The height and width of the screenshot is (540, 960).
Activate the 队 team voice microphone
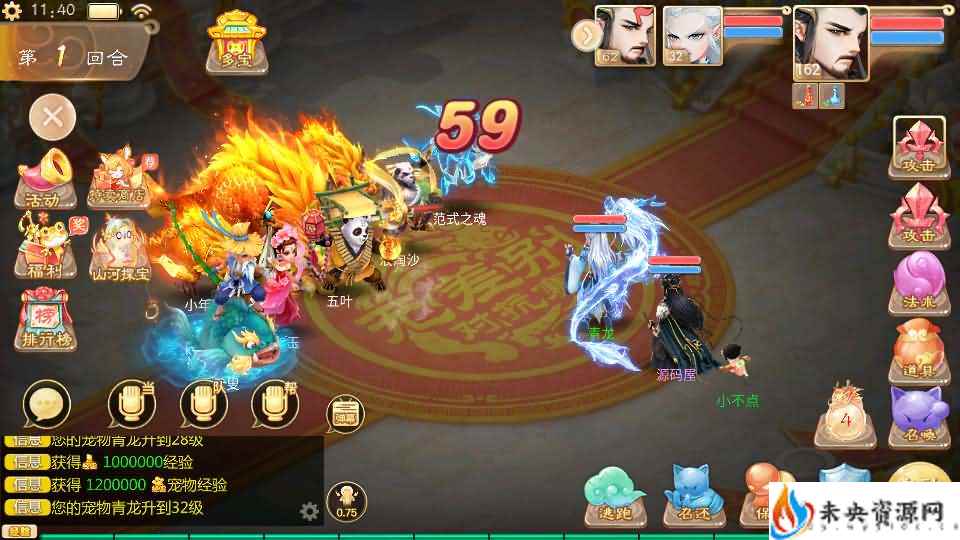[x=204, y=405]
